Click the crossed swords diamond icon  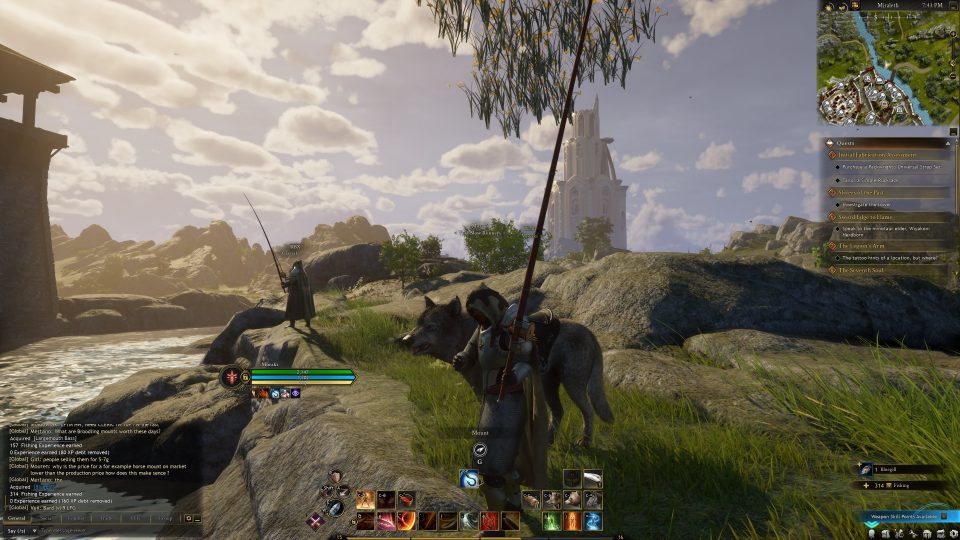[x=316, y=520]
